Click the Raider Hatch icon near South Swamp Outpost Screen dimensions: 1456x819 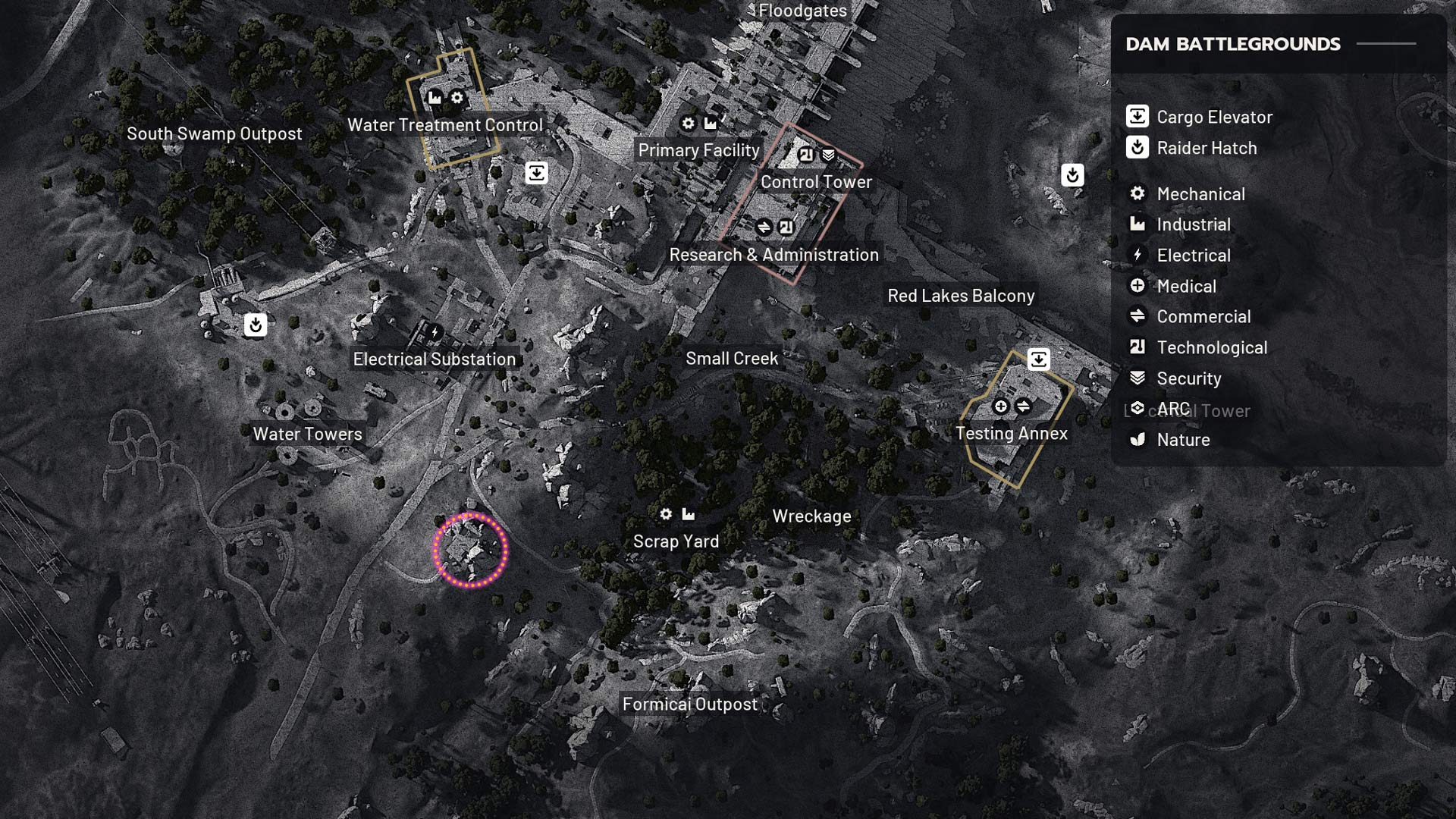(x=255, y=325)
